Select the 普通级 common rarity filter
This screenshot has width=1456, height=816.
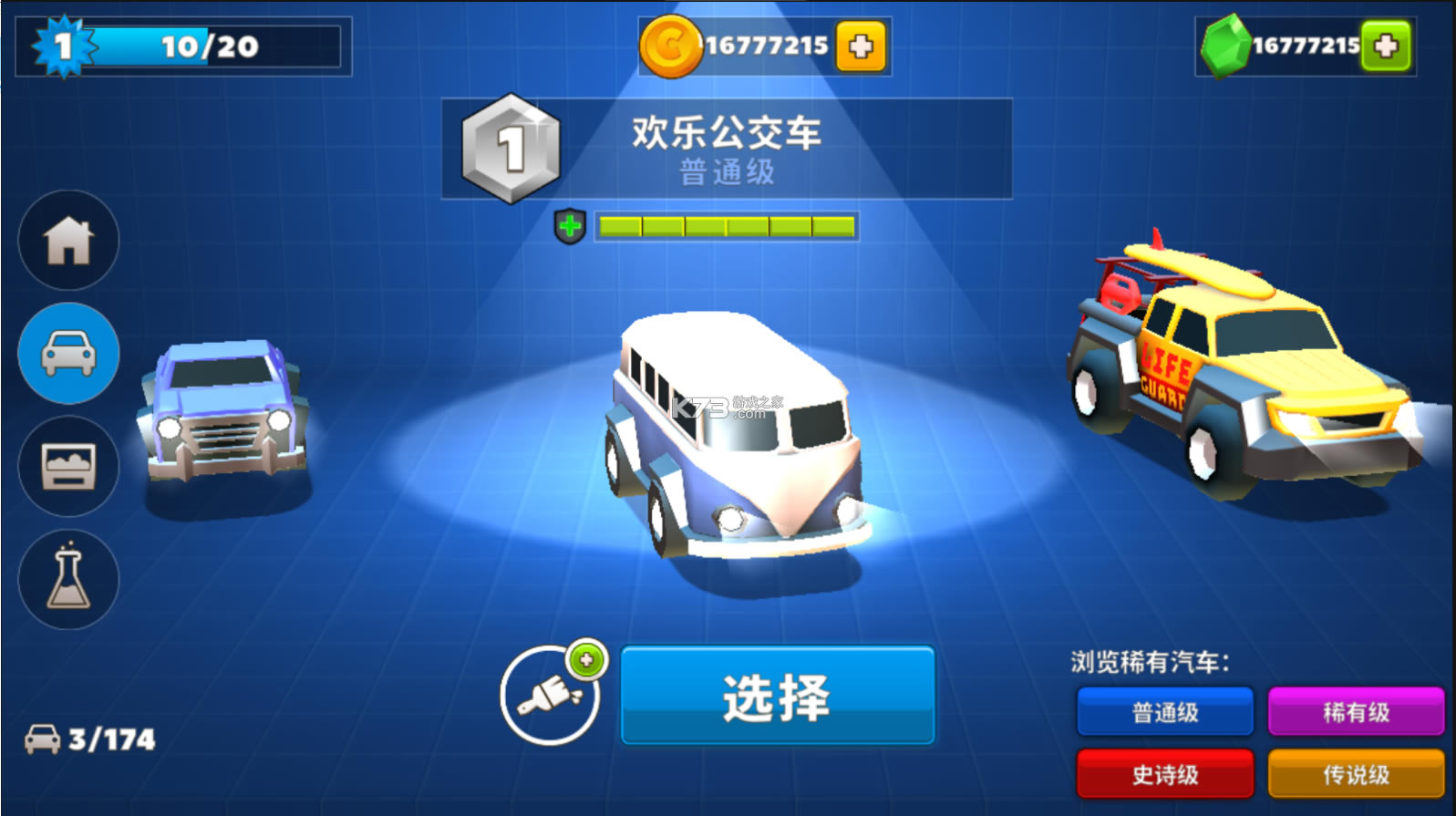tap(1164, 712)
